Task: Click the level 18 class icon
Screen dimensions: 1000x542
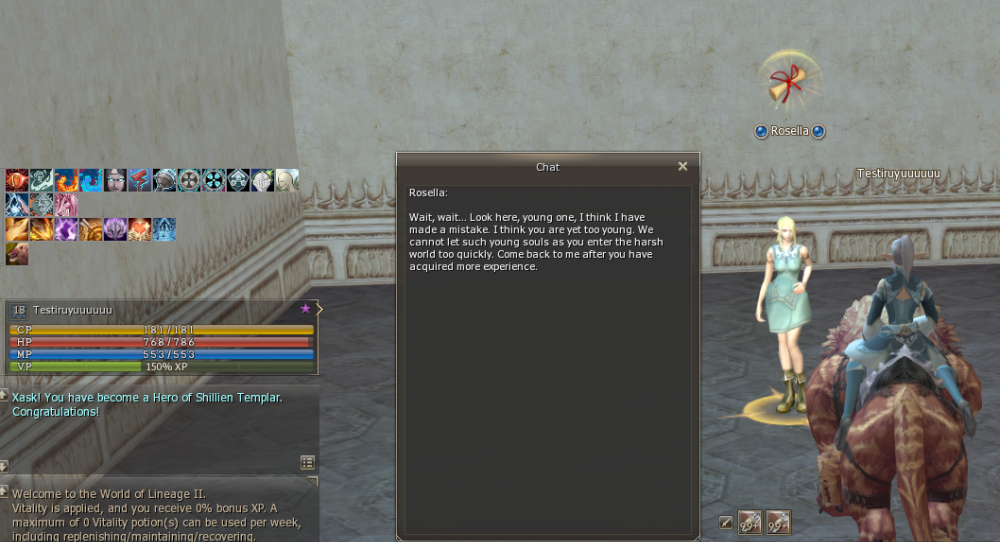Action: coord(19,311)
